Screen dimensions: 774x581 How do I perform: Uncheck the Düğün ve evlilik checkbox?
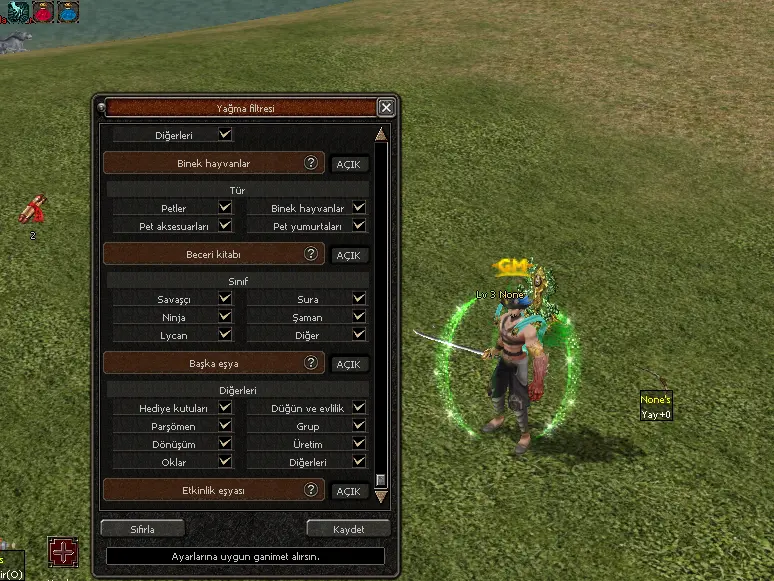click(x=359, y=408)
